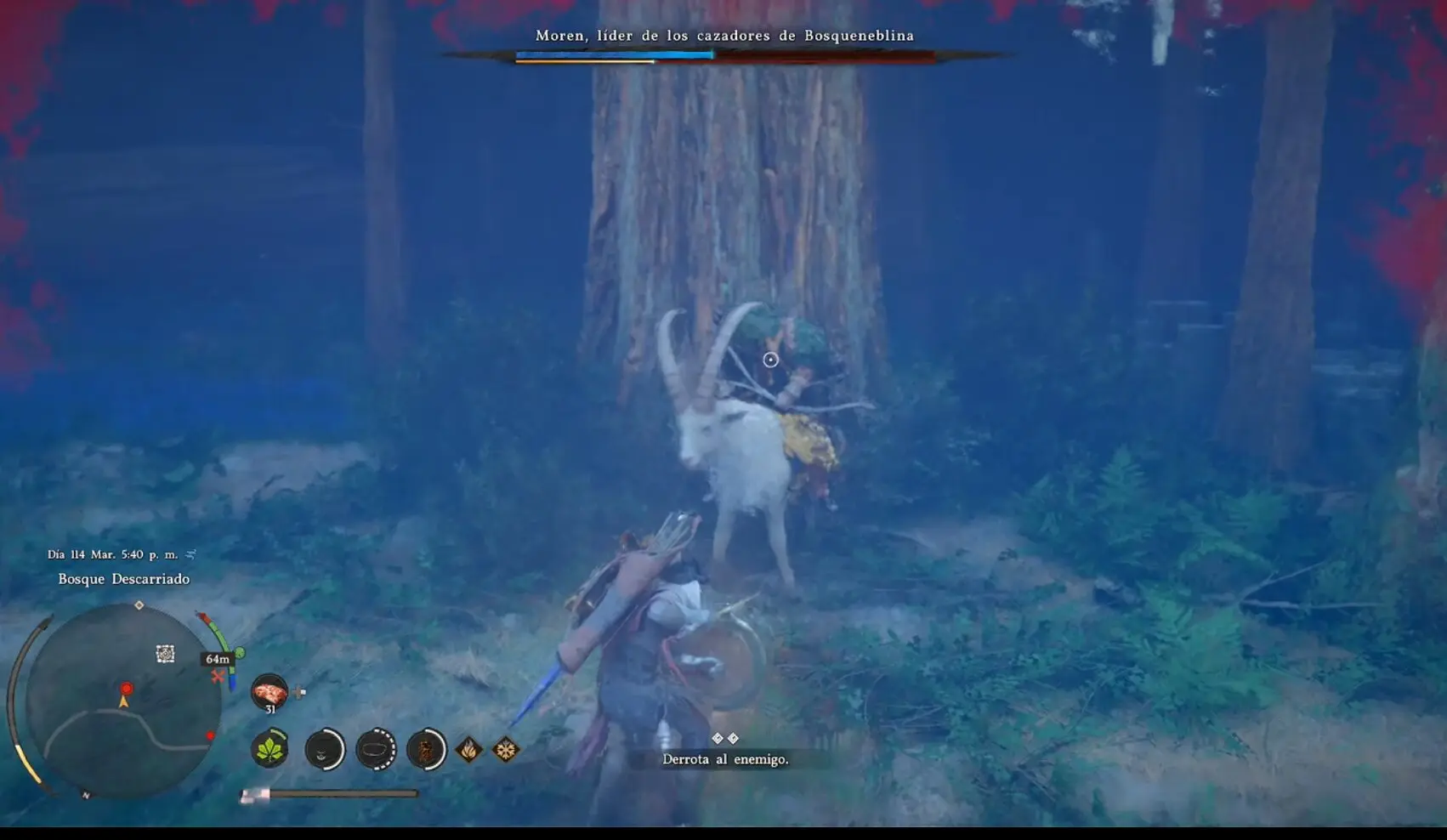Select the orange figure skill icon

426,750
